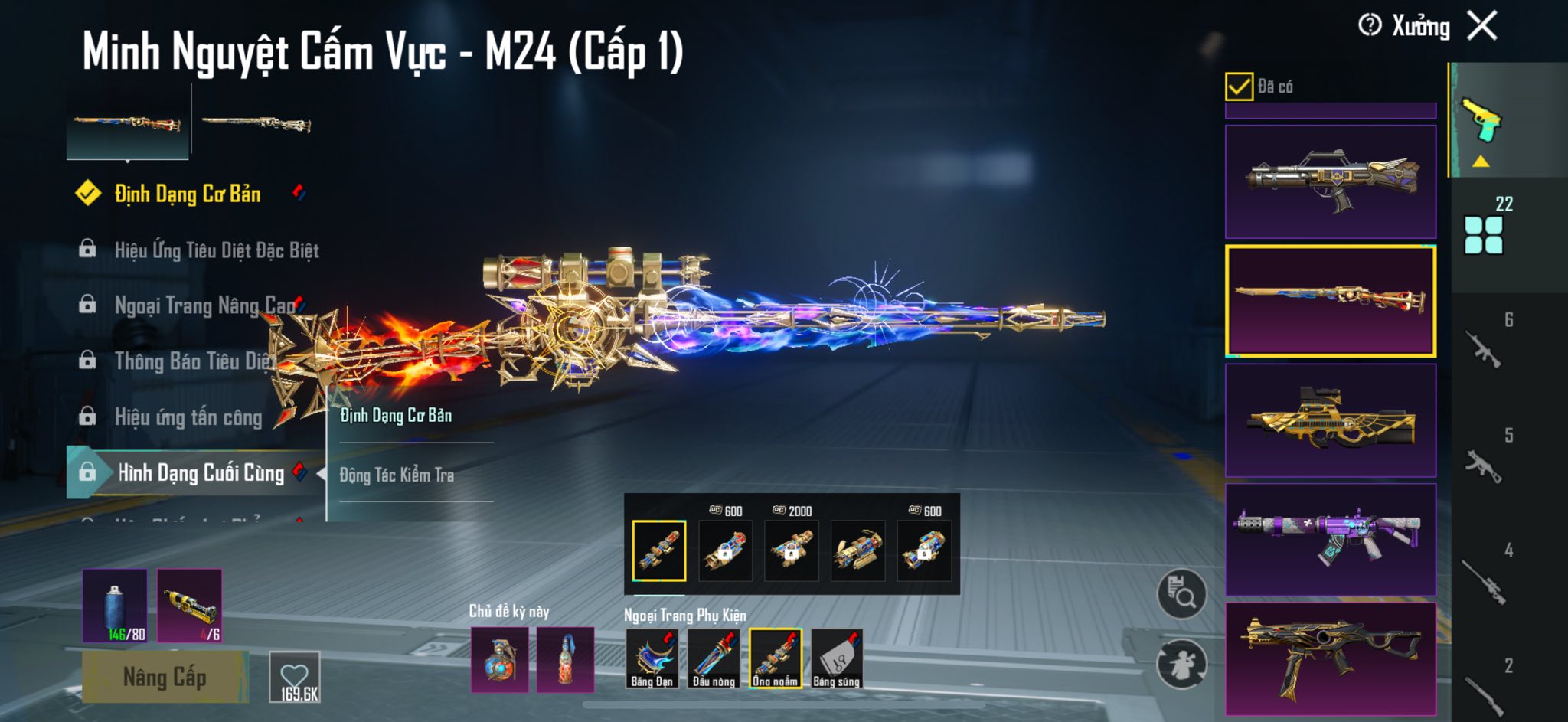Select the Băng Đạn attachment skin
This screenshot has width=1568, height=722.
coord(652,658)
